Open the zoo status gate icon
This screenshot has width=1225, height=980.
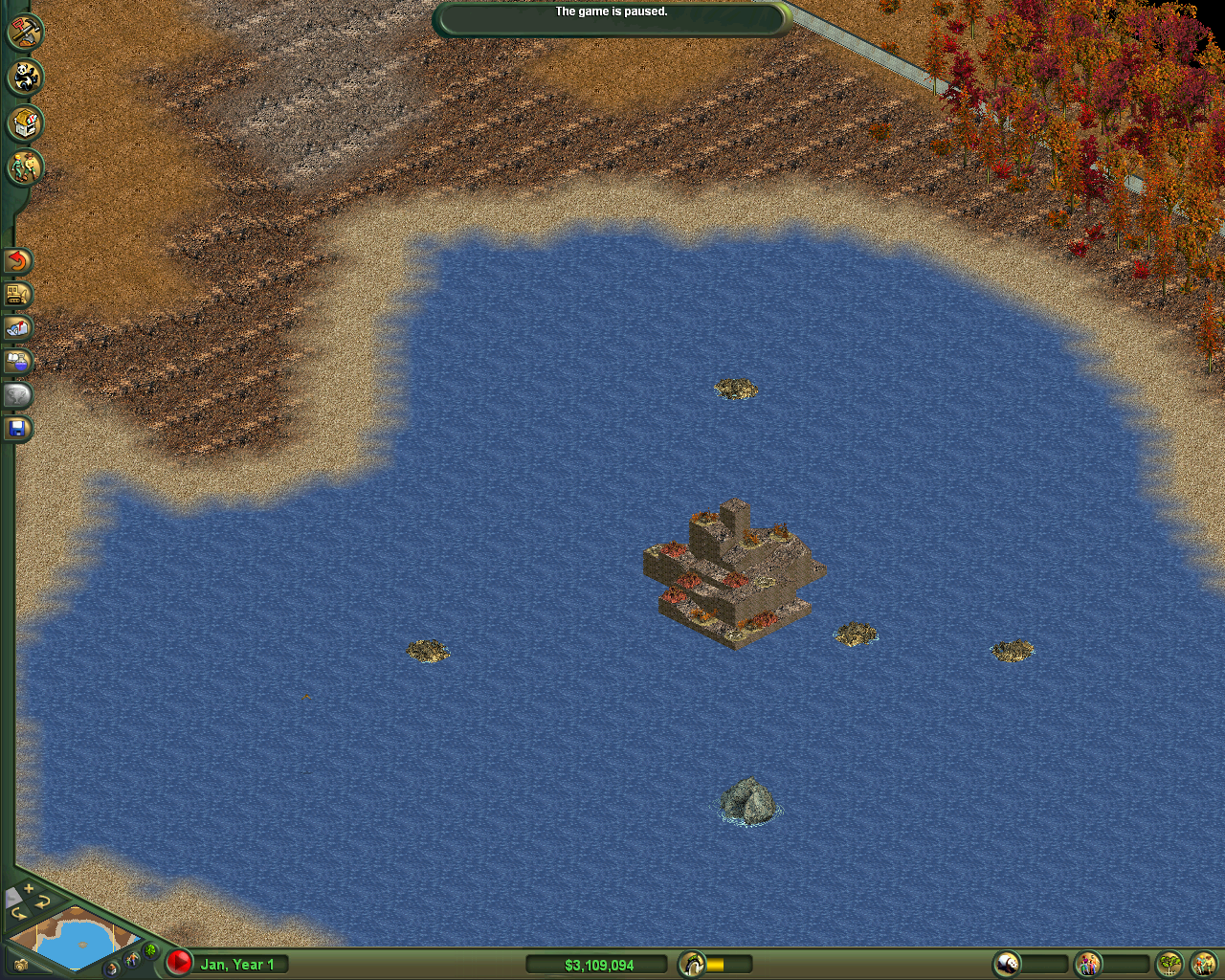click(692, 964)
